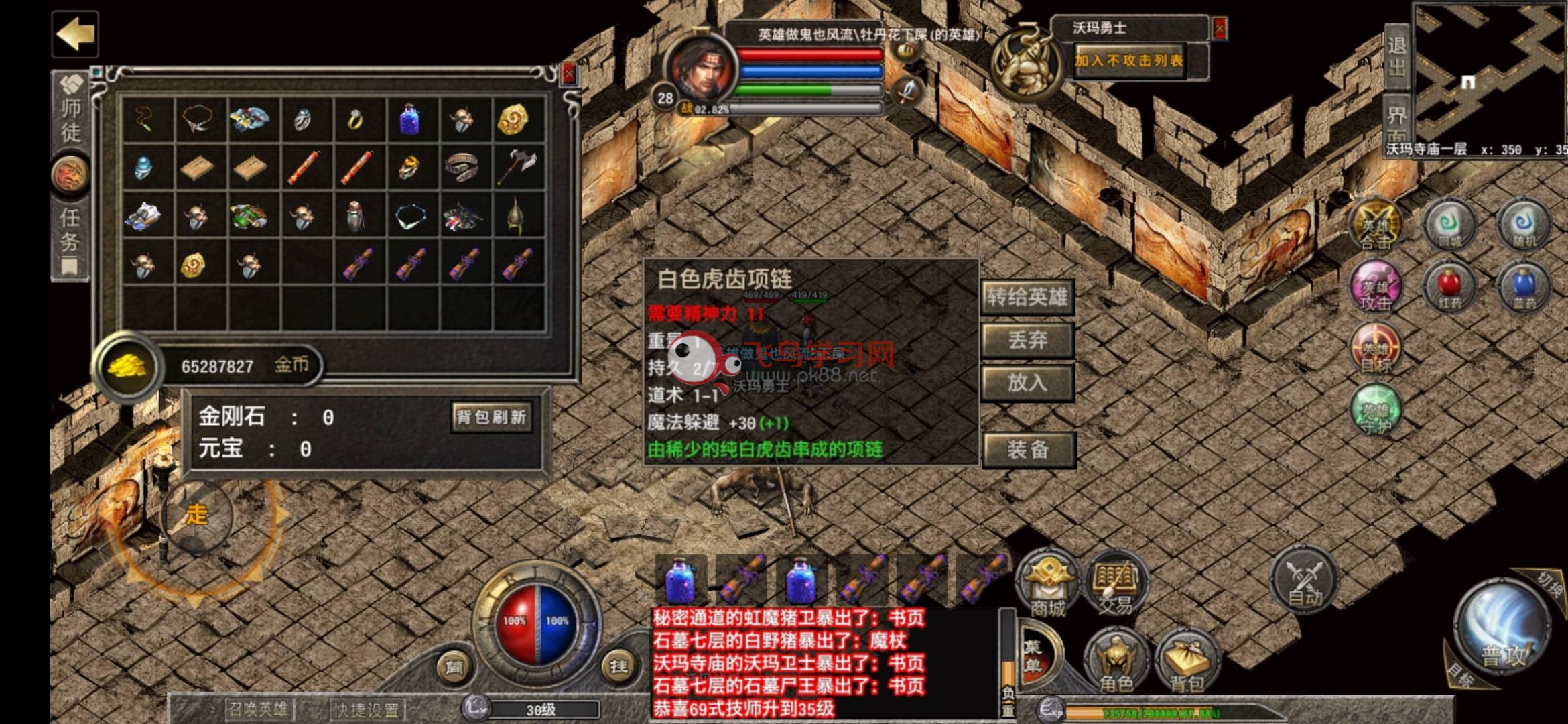Viewport: 1568px width, 724px height.
Task: Discard the necklace with 丢弃
Action: point(1027,340)
